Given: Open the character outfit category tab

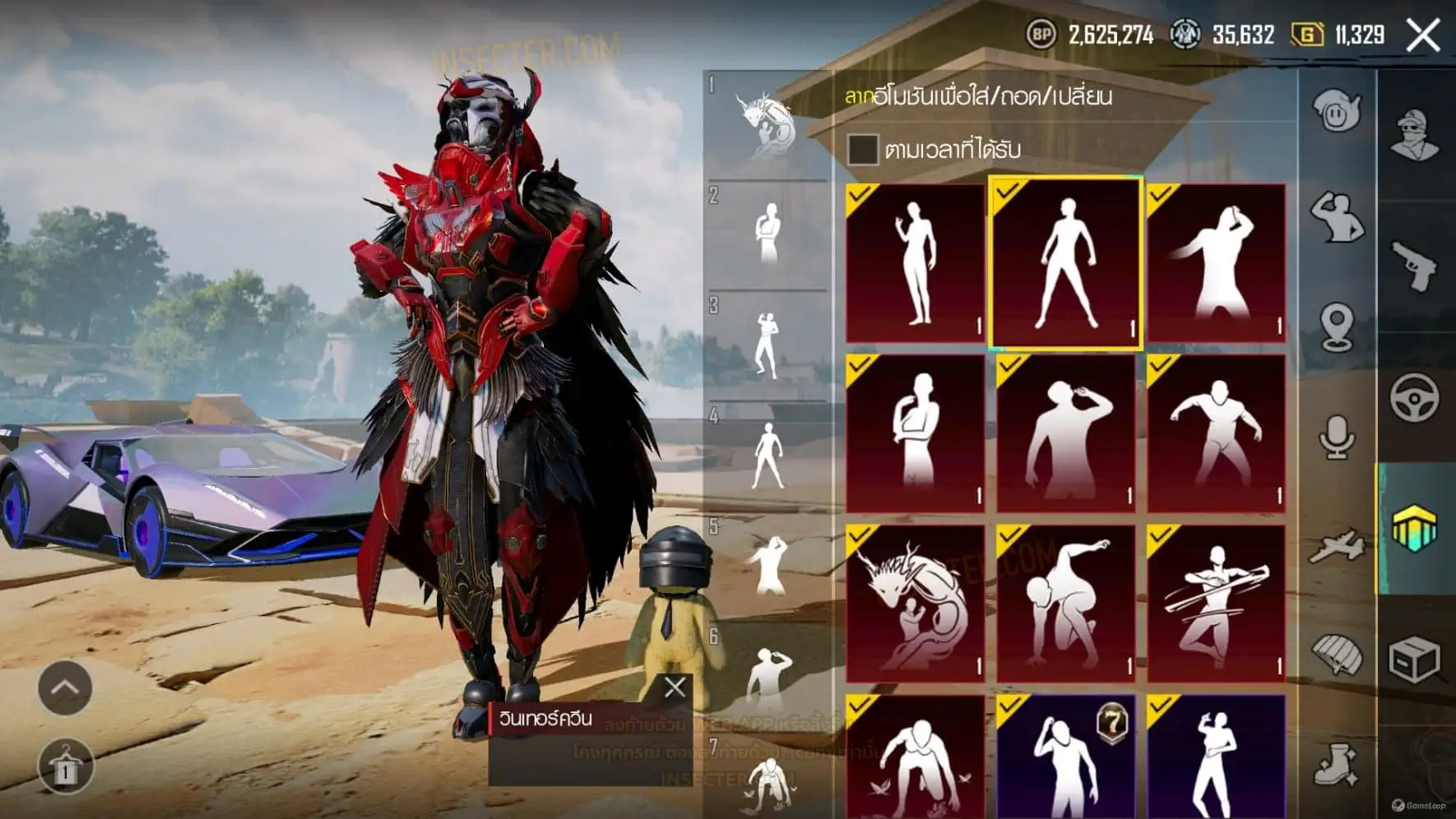Looking at the screenshot, I should (x=1414, y=136).
